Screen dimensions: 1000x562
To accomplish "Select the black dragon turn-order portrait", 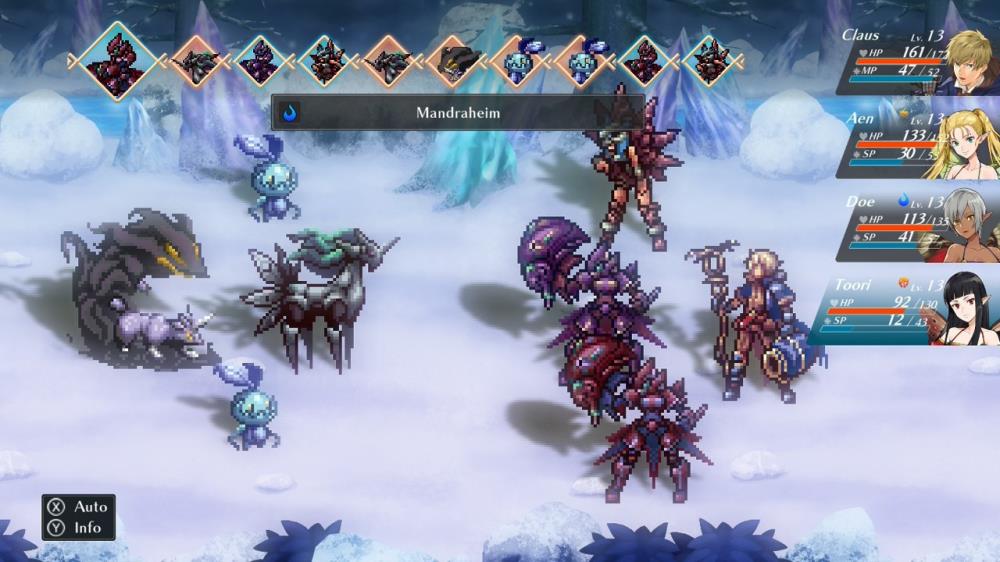I will [455, 60].
